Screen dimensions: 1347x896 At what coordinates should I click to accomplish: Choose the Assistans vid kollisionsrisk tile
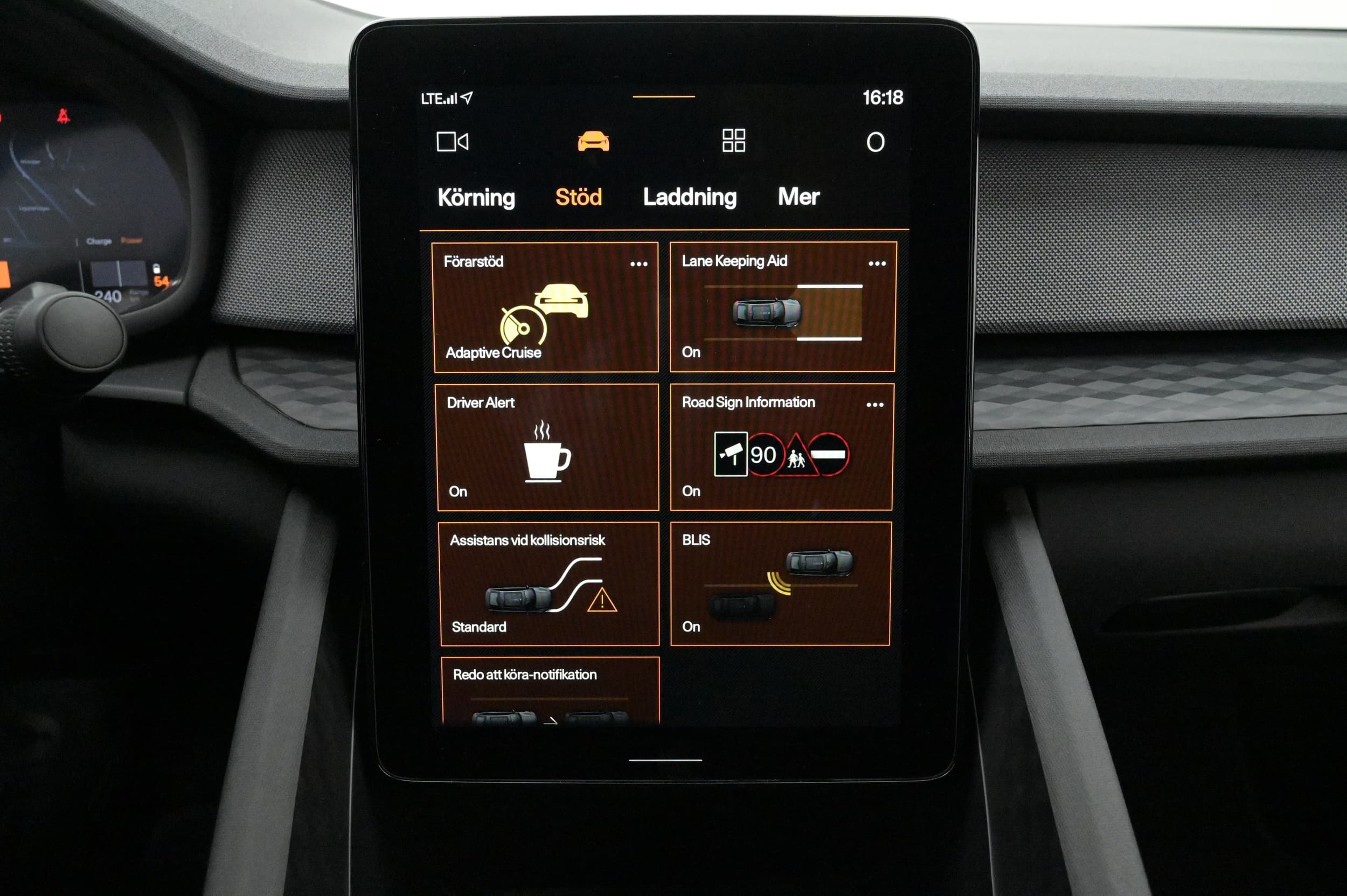[x=549, y=584]
